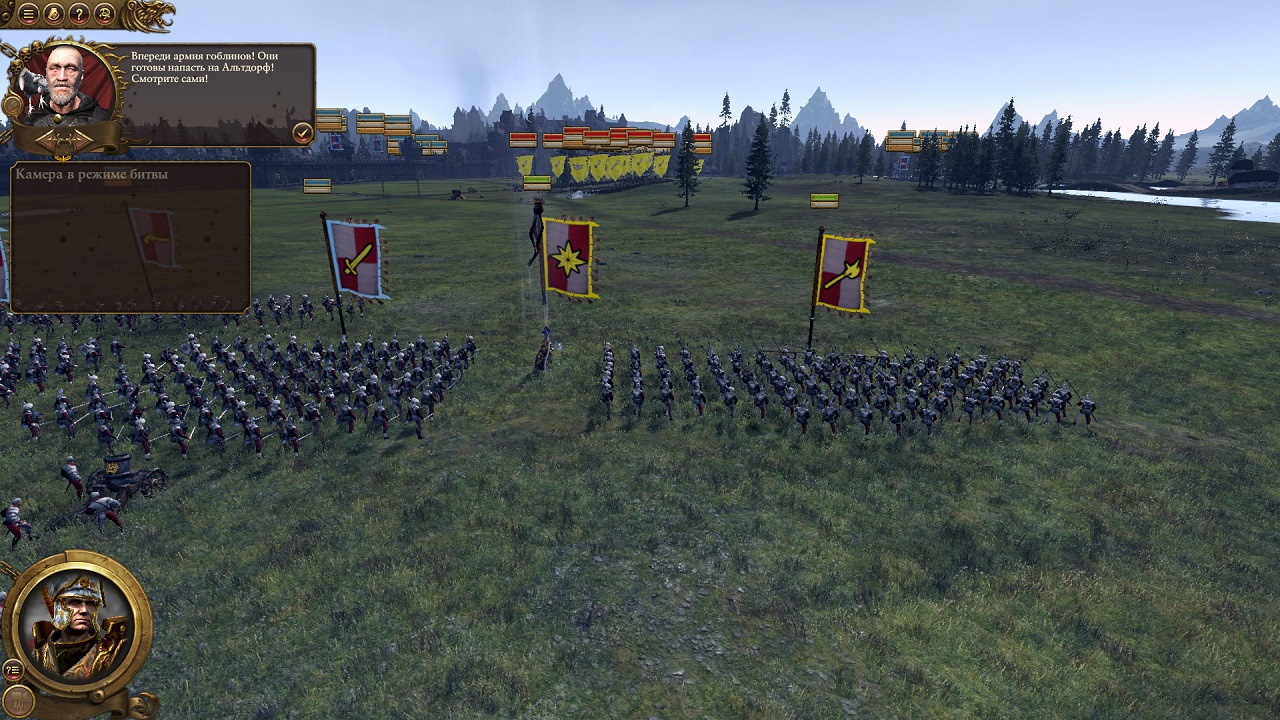Screen dimensions: 1280x720
Task: Open the main menu with three lines
Action: [28, 14]
